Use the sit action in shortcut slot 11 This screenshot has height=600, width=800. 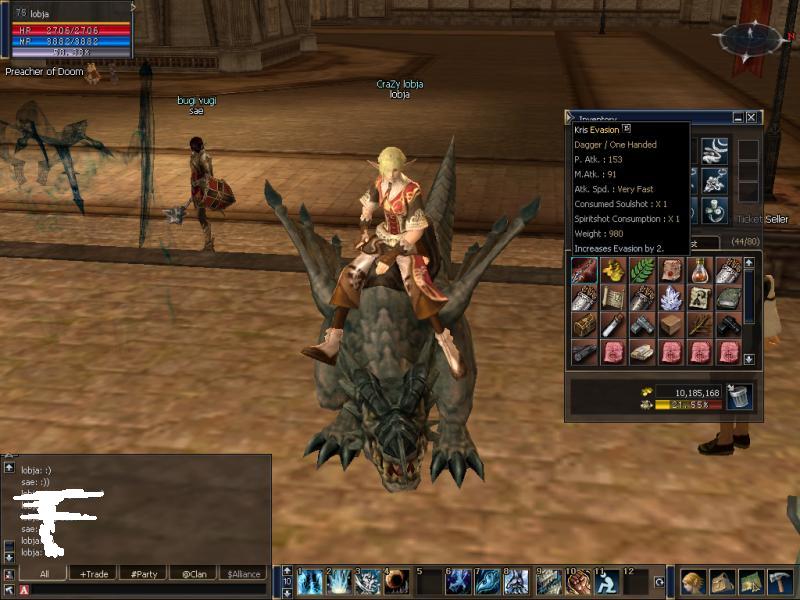click(607, 582)
